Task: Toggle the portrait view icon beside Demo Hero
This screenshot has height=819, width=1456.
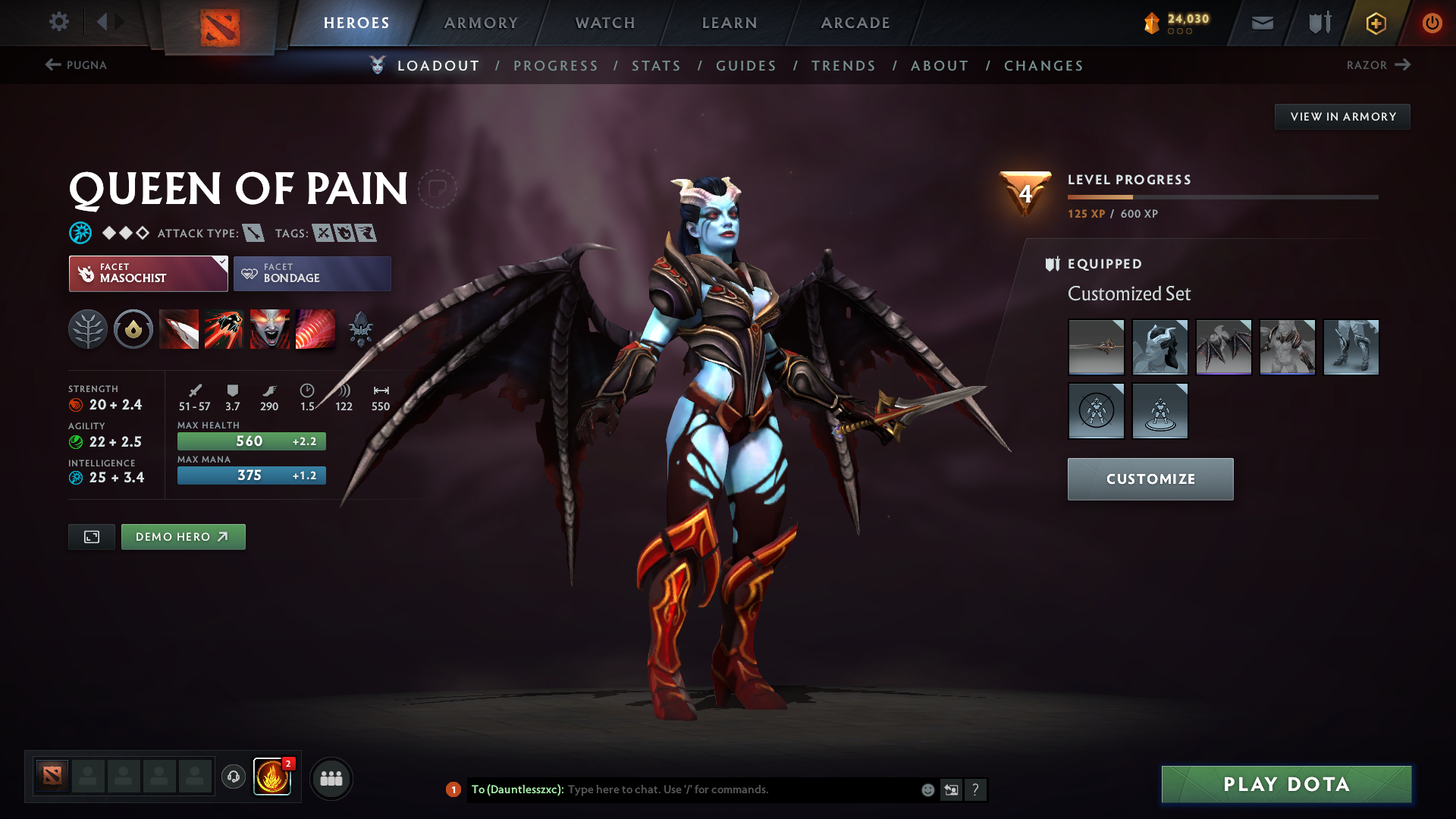Action: click(91, 536)
